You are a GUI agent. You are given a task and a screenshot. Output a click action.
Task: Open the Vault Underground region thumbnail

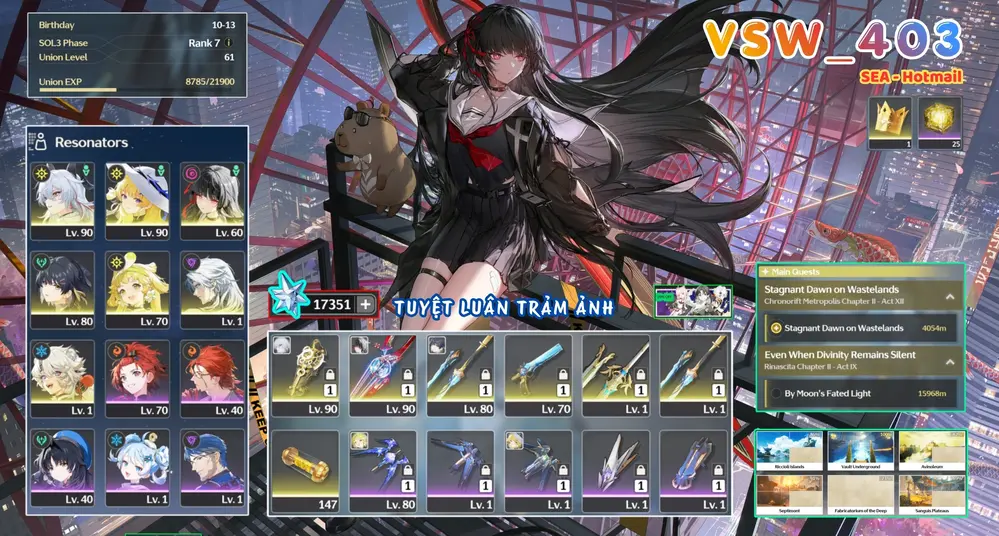(861, 450)
